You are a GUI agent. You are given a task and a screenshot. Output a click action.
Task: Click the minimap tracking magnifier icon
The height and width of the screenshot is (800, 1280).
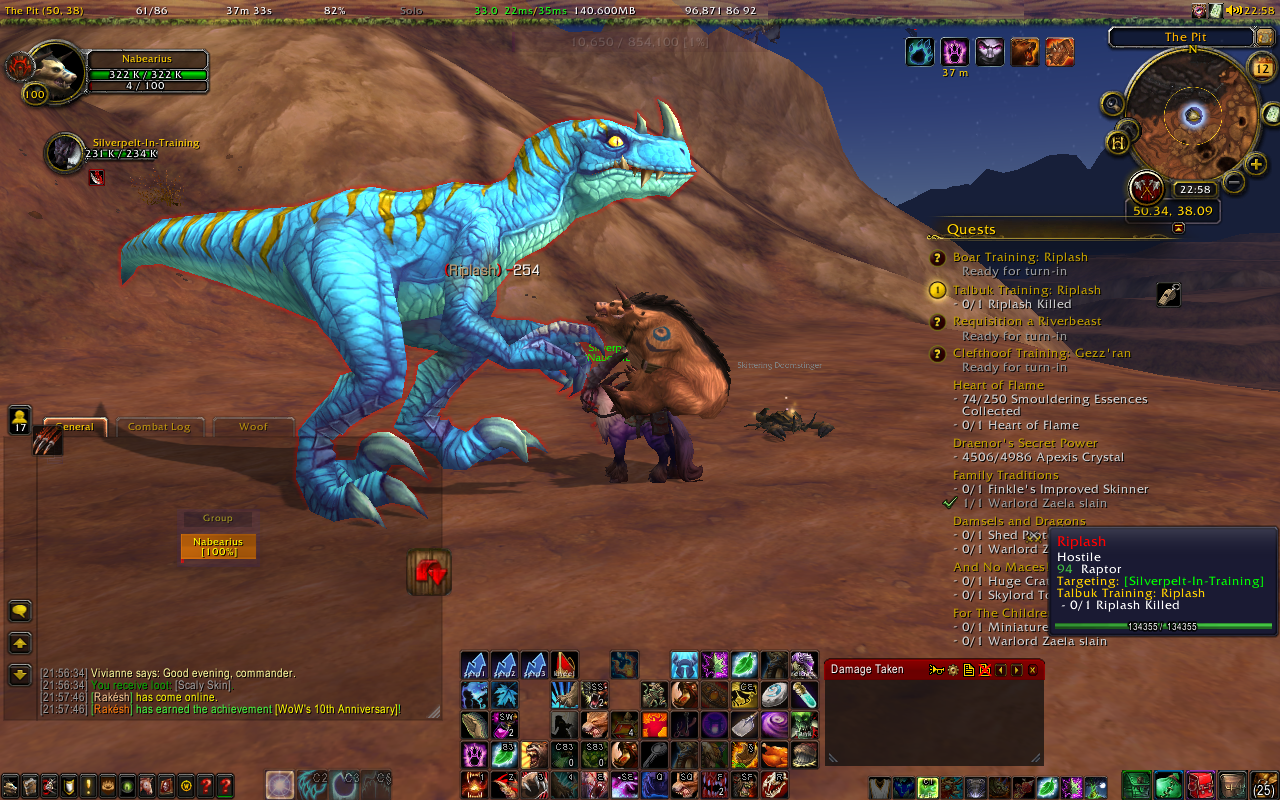tap(1113, 104)
